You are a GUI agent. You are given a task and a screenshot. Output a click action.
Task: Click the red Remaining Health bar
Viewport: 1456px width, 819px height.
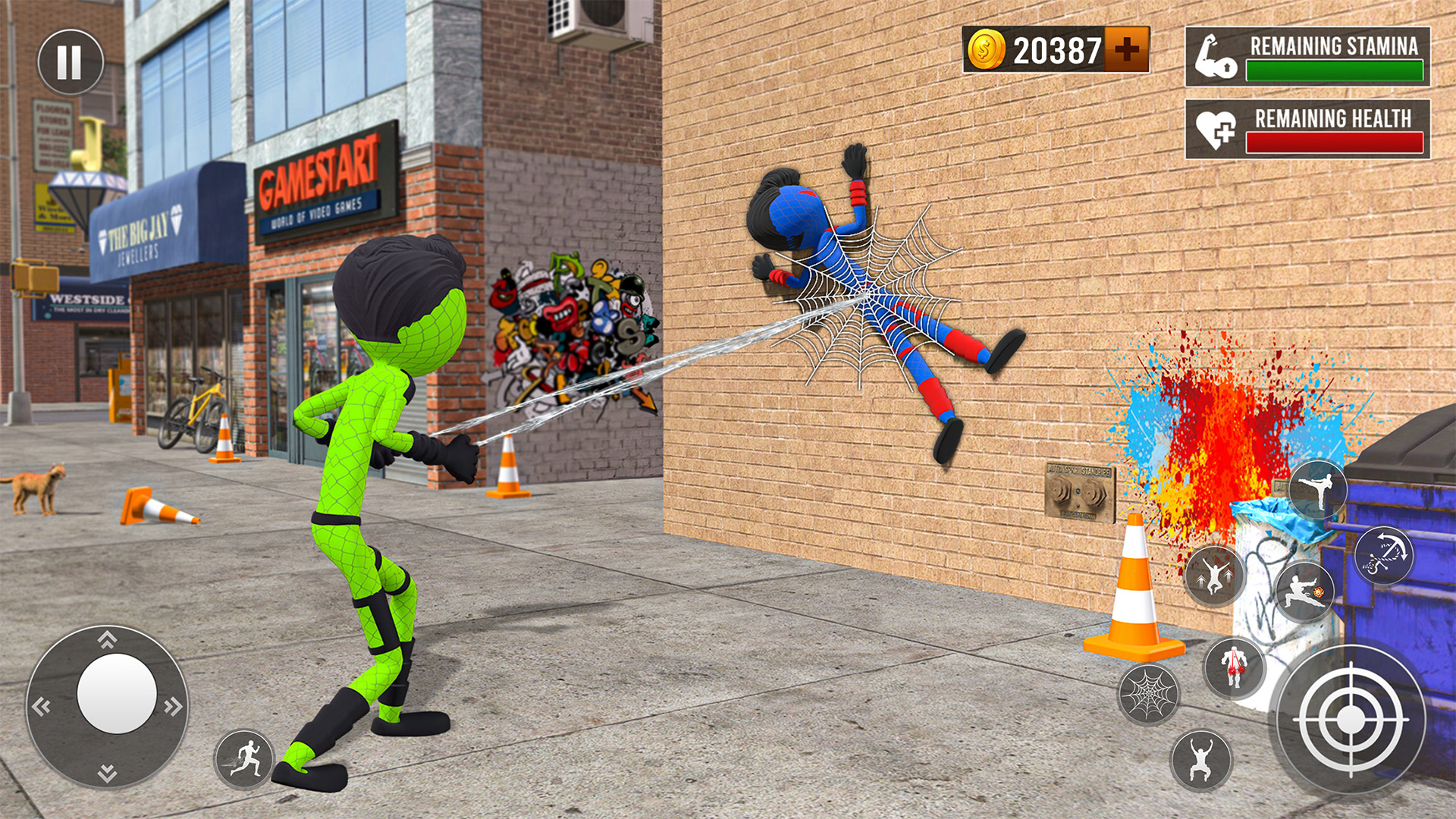tap(1336, 142)
